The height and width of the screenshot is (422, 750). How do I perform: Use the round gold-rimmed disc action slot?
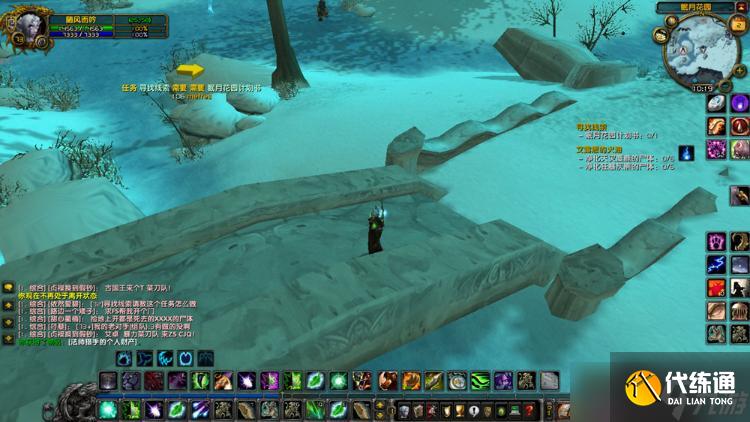pyautogui.click(x=457, y=381)
